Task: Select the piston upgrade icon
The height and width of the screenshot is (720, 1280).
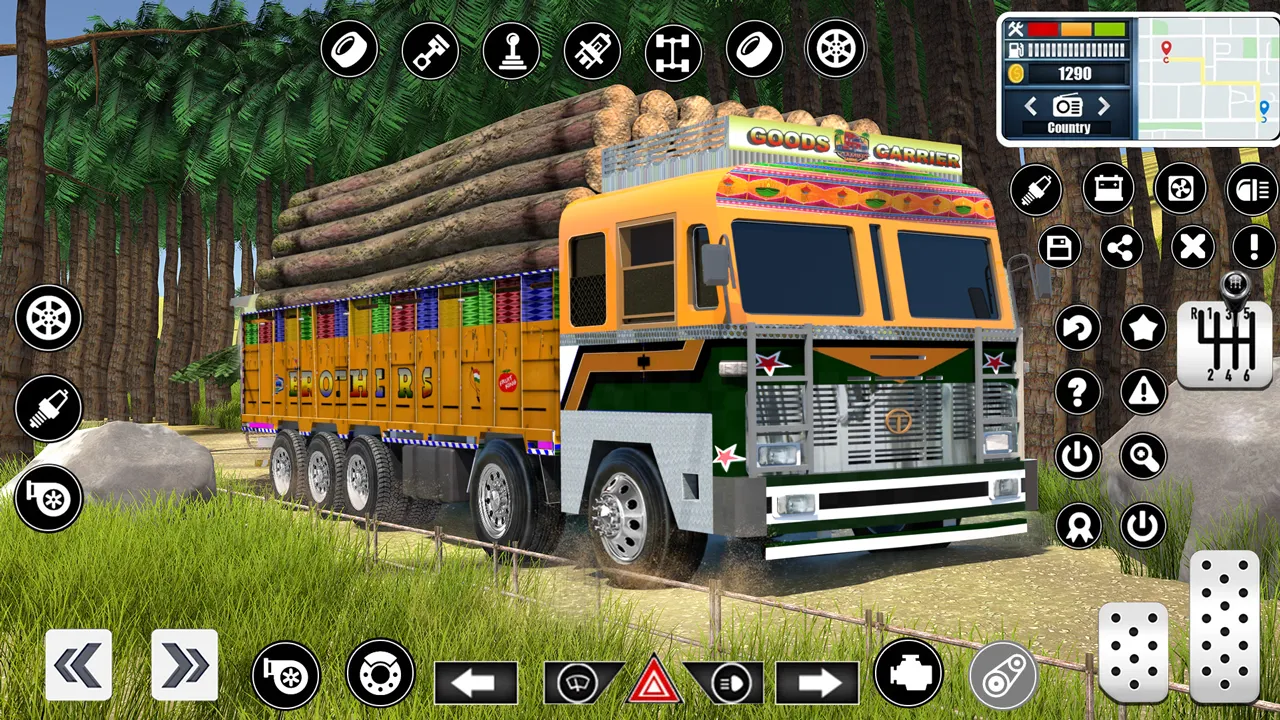Action: [430, 50]
